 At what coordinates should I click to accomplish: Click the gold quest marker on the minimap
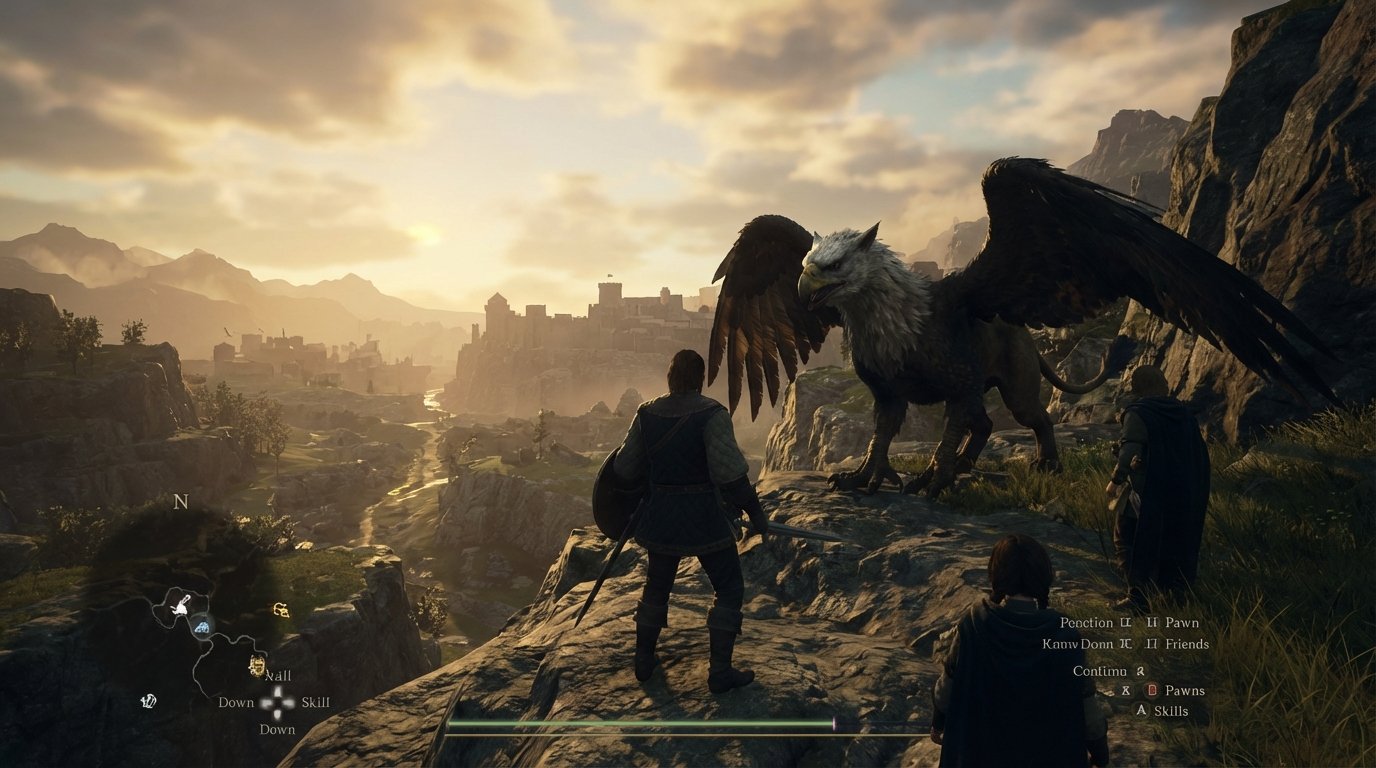tap(280, 610)
